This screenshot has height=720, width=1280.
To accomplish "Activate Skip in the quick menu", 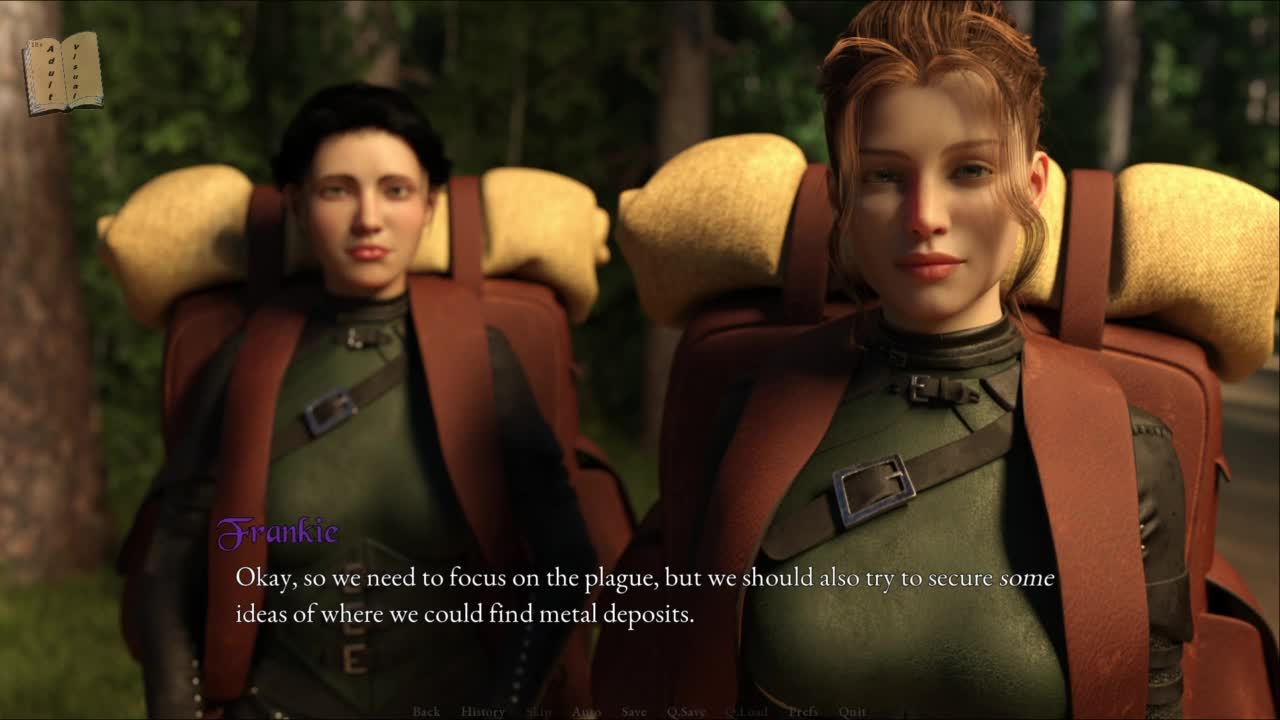I will click(x=539, y=712).
